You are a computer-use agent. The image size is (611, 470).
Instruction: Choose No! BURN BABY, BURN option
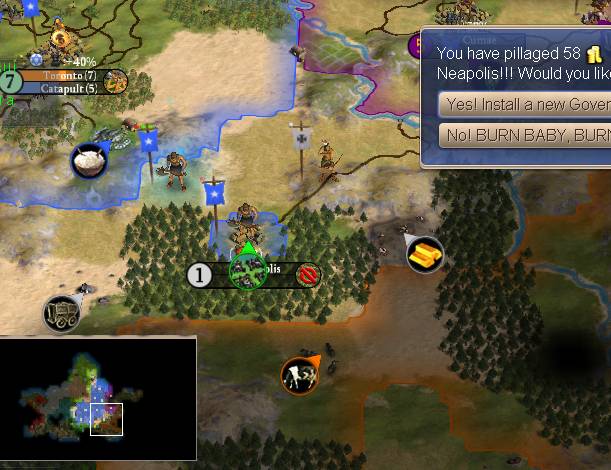point(523,135)
